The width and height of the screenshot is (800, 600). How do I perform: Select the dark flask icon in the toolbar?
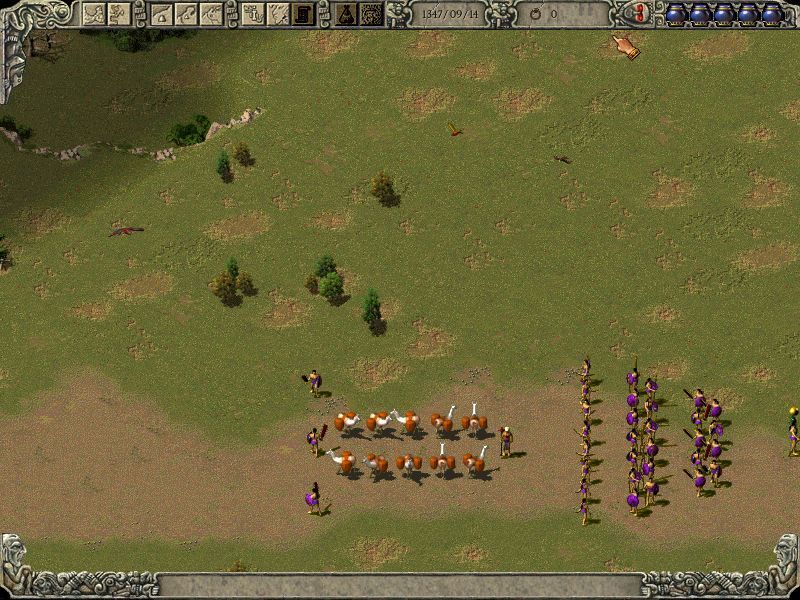click(347, 14)
